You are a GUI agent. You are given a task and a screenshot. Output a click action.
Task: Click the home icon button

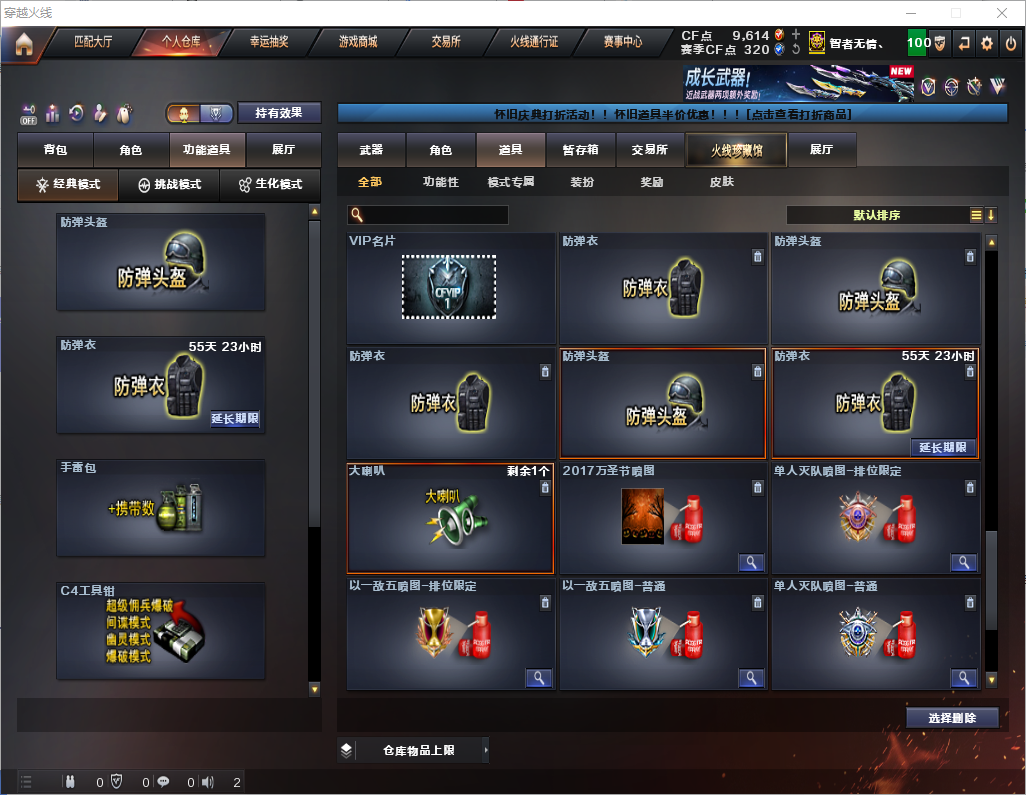tap(23, 44)
